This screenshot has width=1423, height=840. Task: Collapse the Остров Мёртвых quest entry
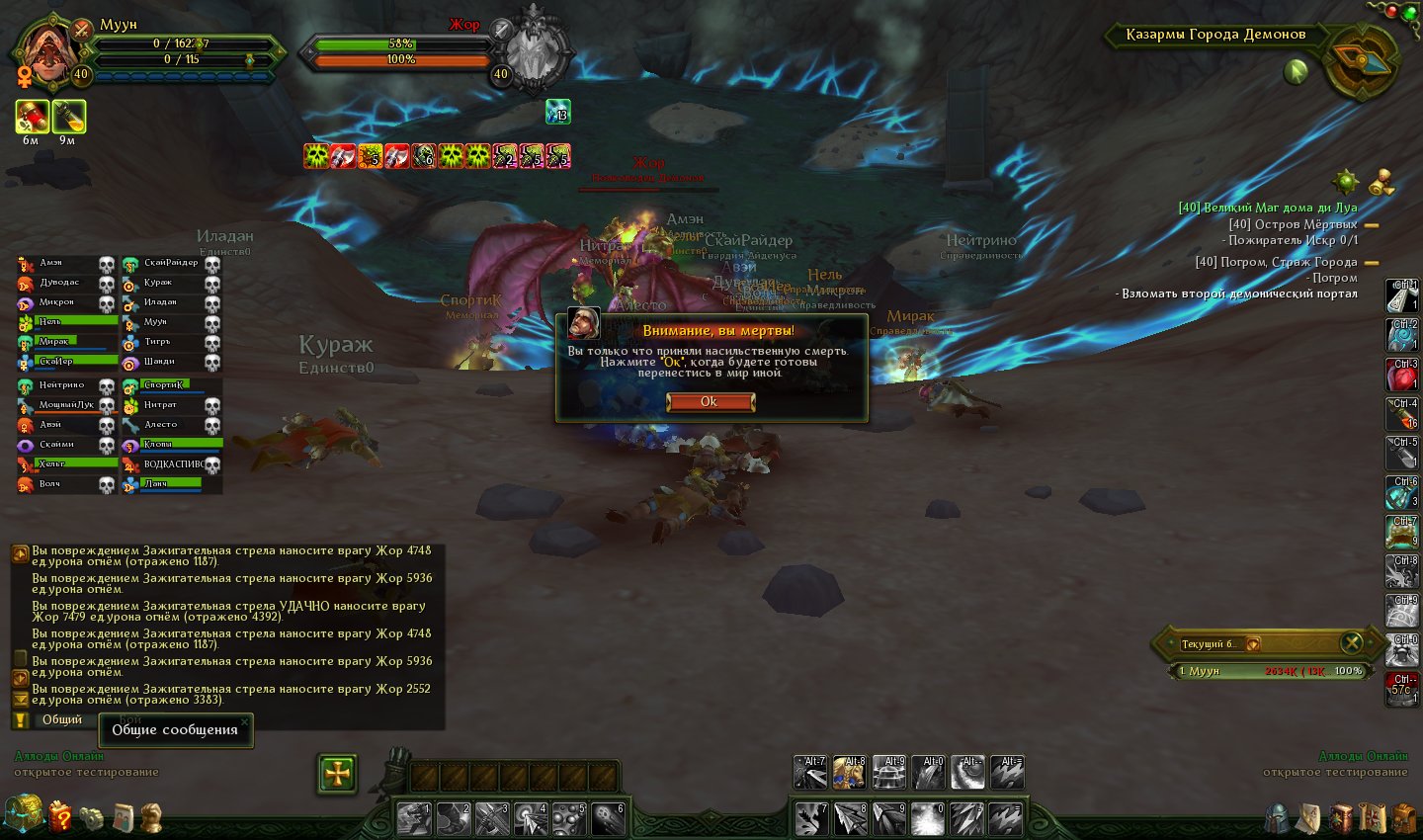[x=1372, y=225]
